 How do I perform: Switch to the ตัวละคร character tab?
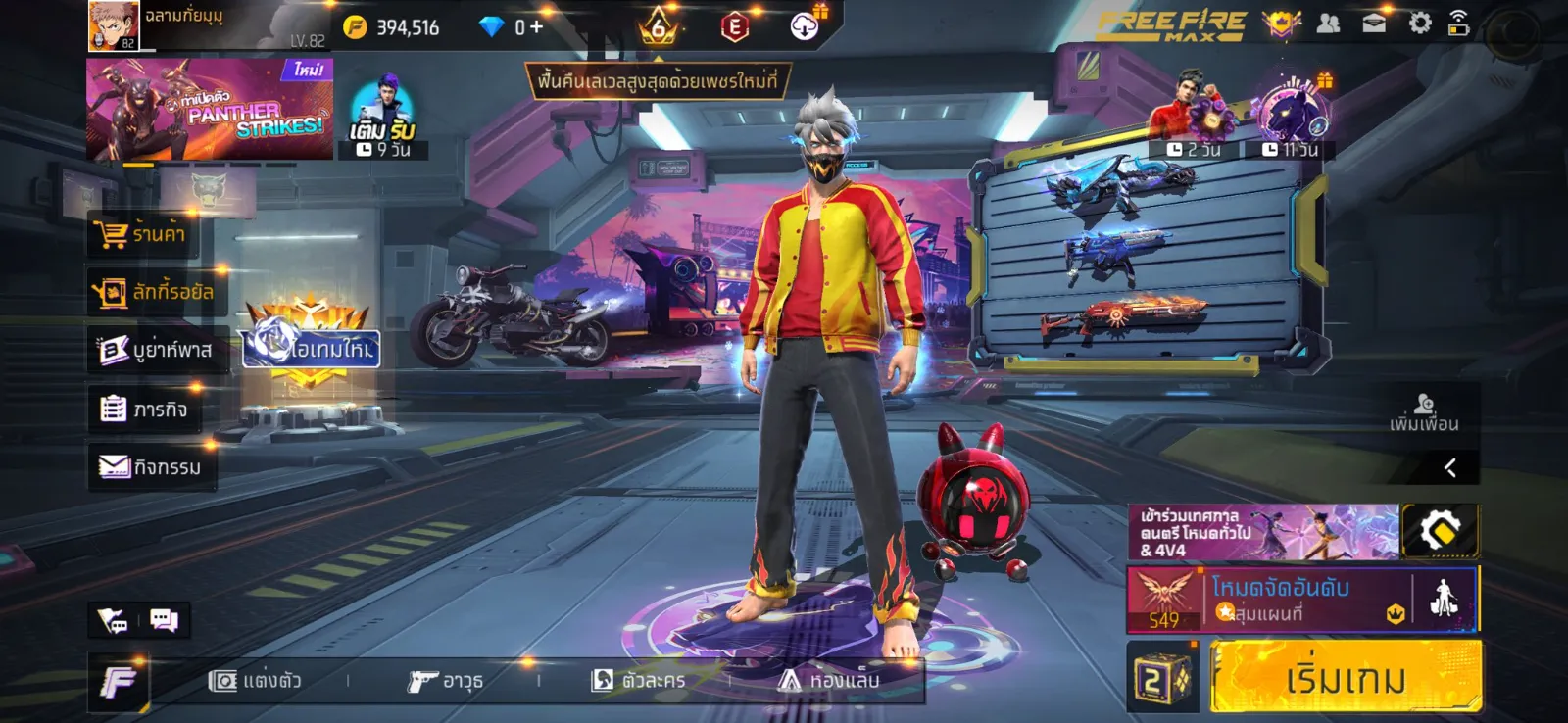click(x=639, y=681)
